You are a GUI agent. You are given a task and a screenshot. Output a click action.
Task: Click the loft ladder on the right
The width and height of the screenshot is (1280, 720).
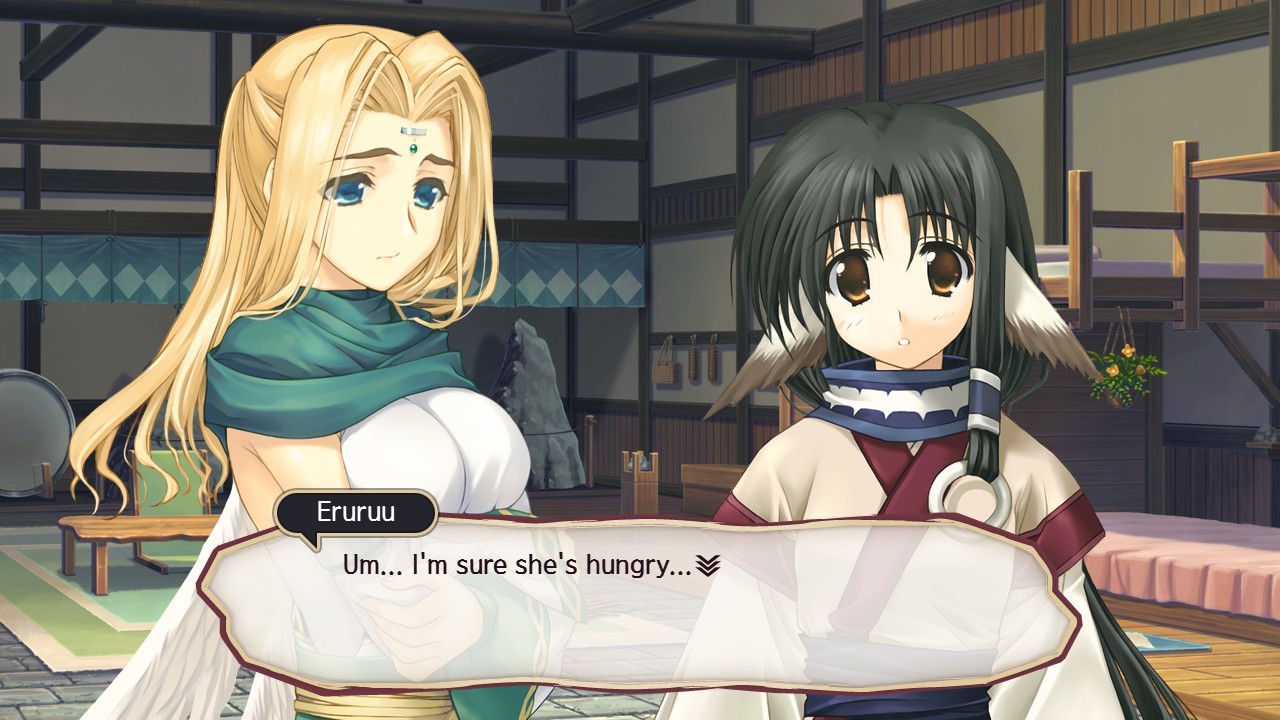pyautogui.click(x=1195, y=230)
